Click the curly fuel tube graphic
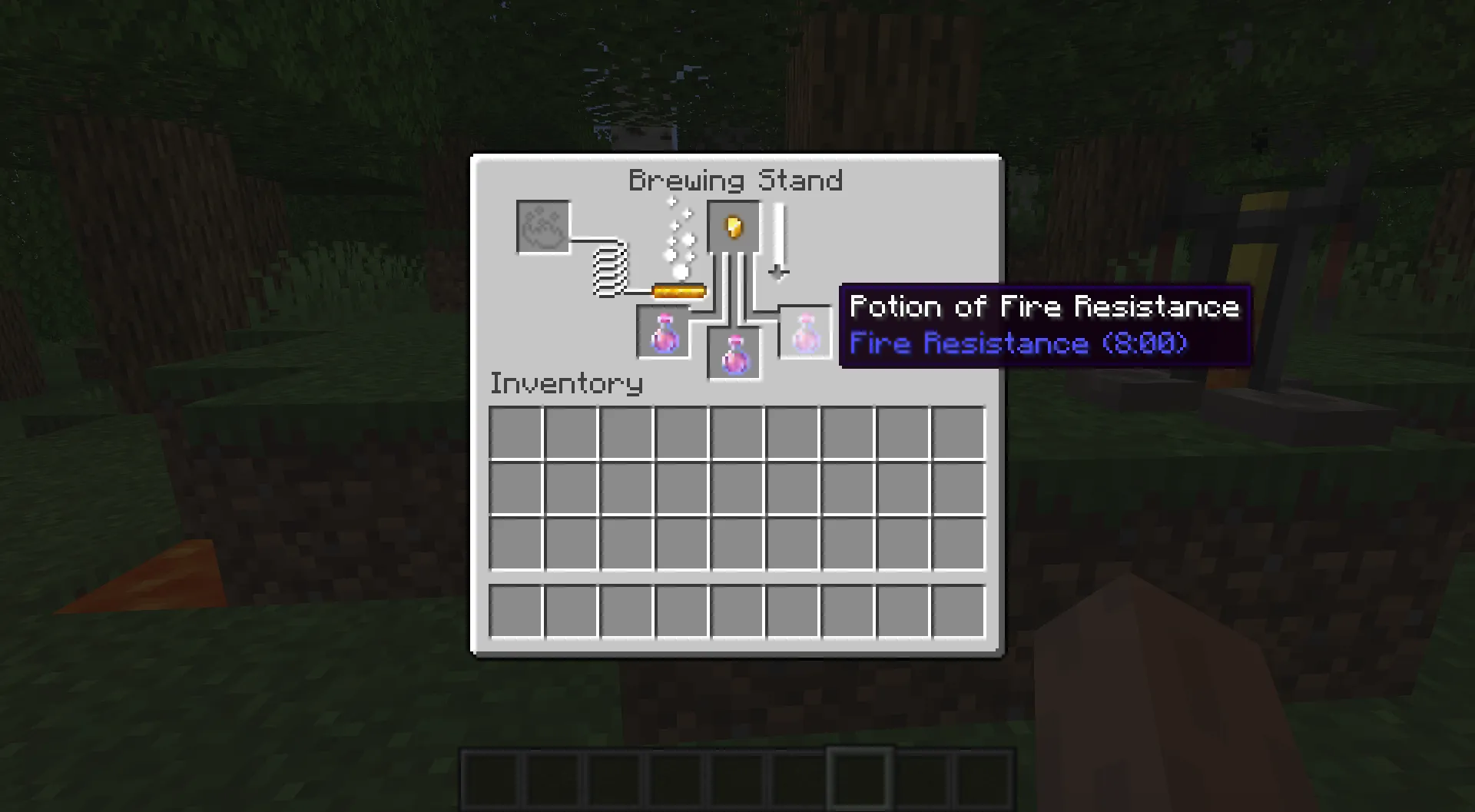Image resolution: width=1475 pixels, height=812 pixels. click(x=609, y=270)
